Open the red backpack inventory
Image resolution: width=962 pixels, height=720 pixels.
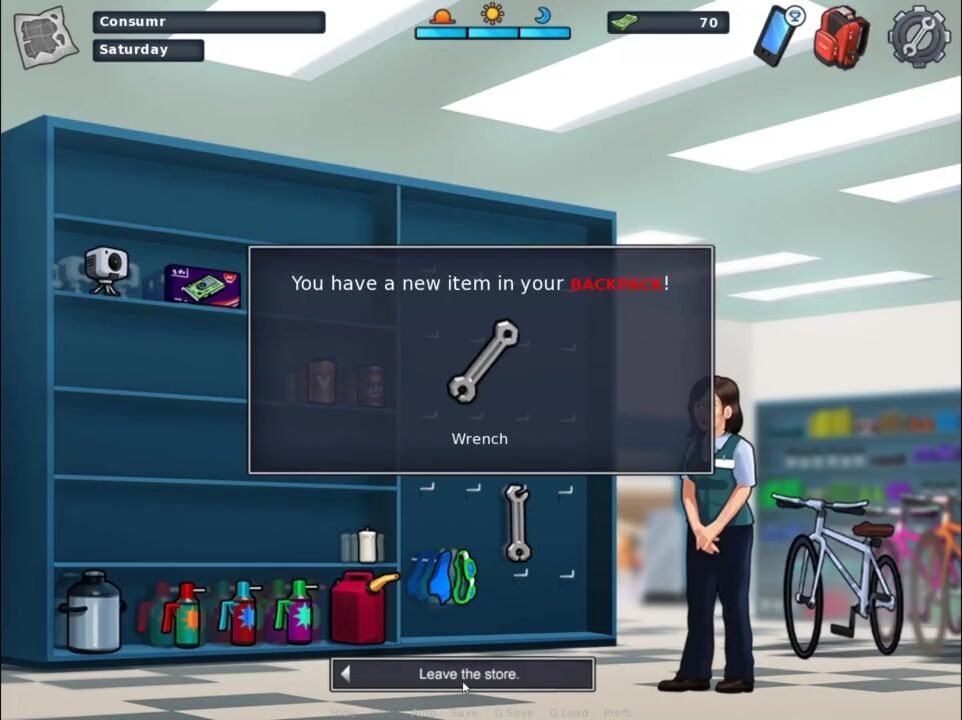click(x=839, y=38)
